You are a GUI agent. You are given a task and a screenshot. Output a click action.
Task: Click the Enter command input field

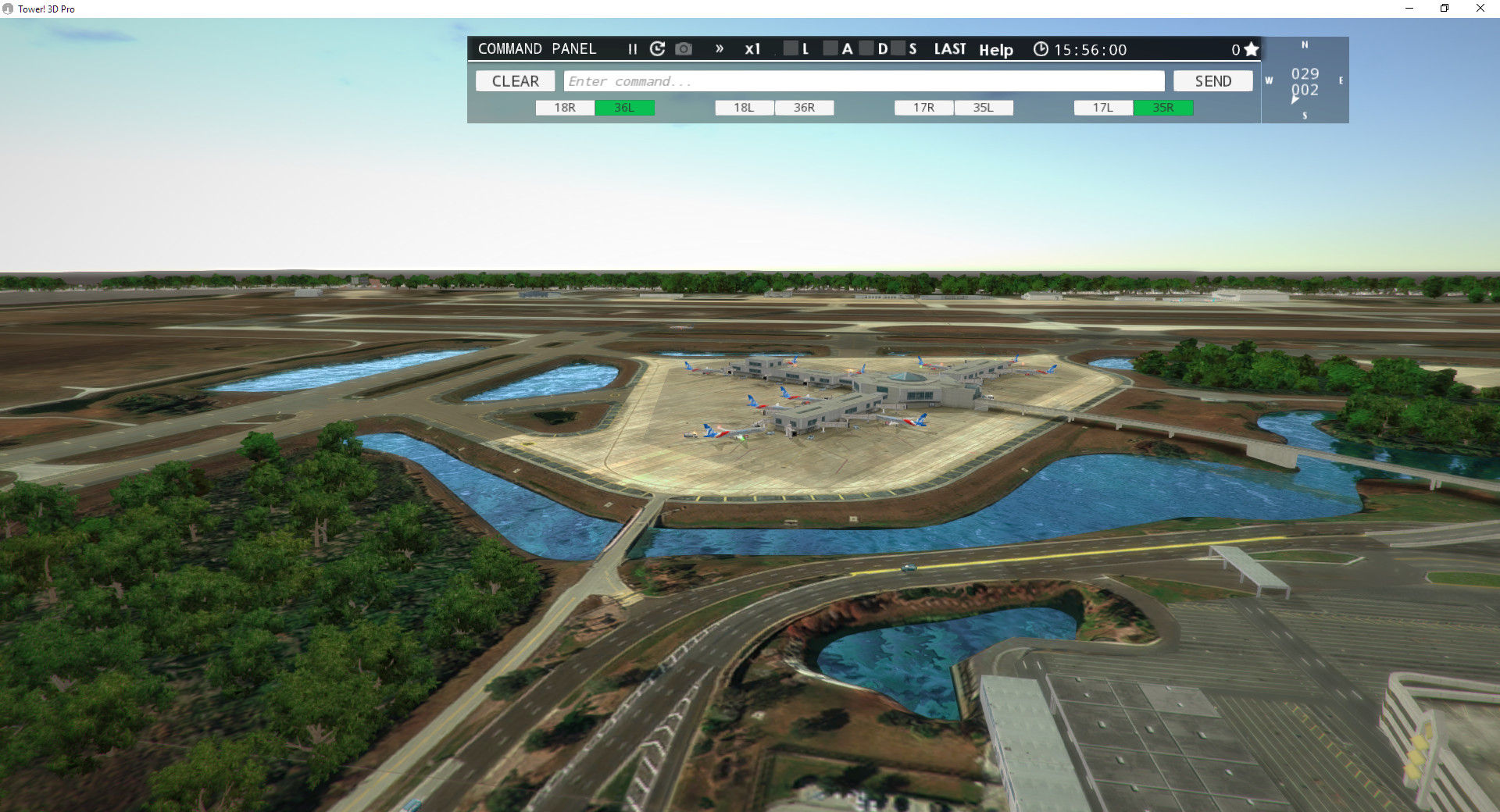865,80
